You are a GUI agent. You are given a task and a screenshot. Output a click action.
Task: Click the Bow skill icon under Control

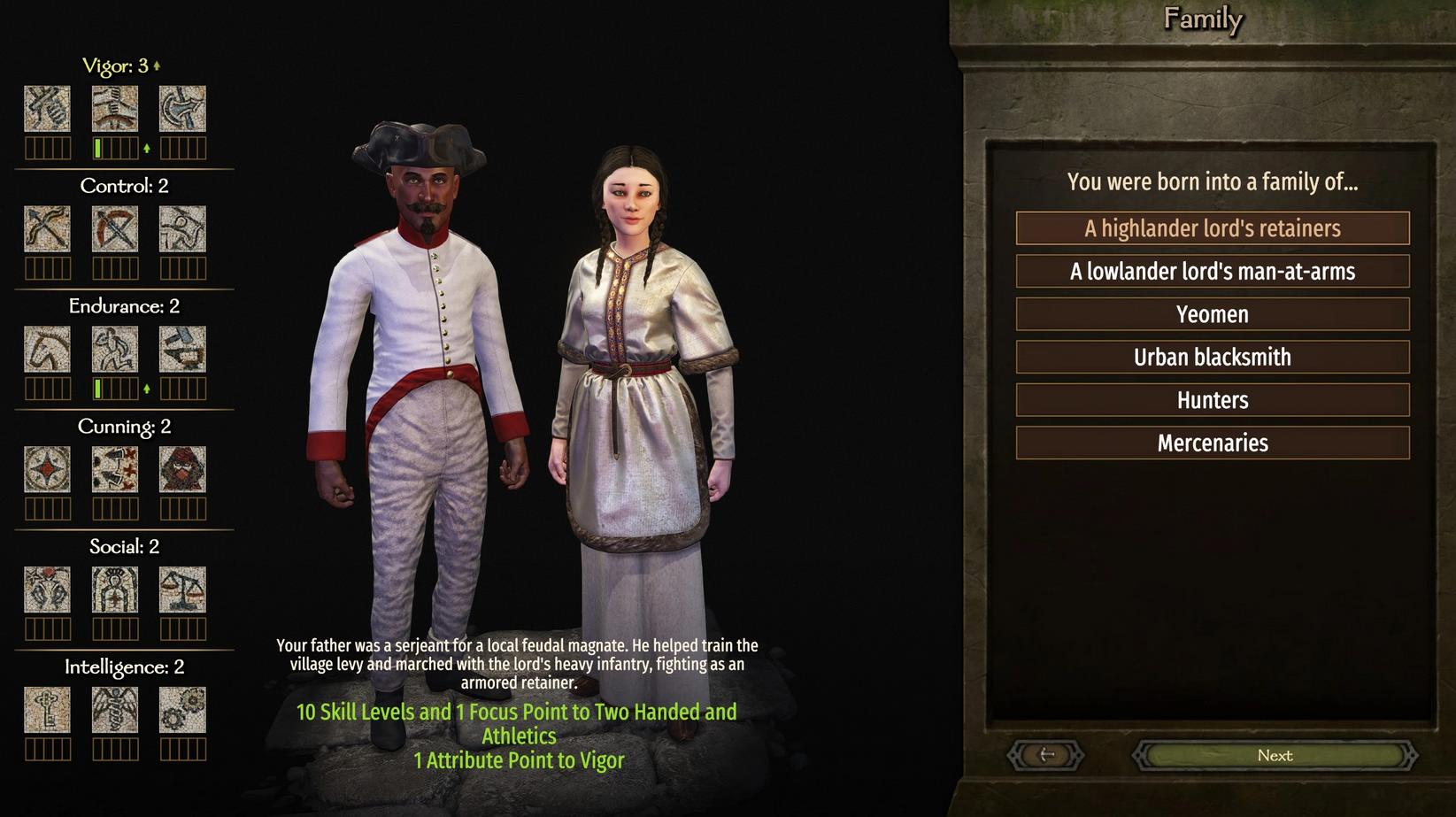(x=47, y=229)
